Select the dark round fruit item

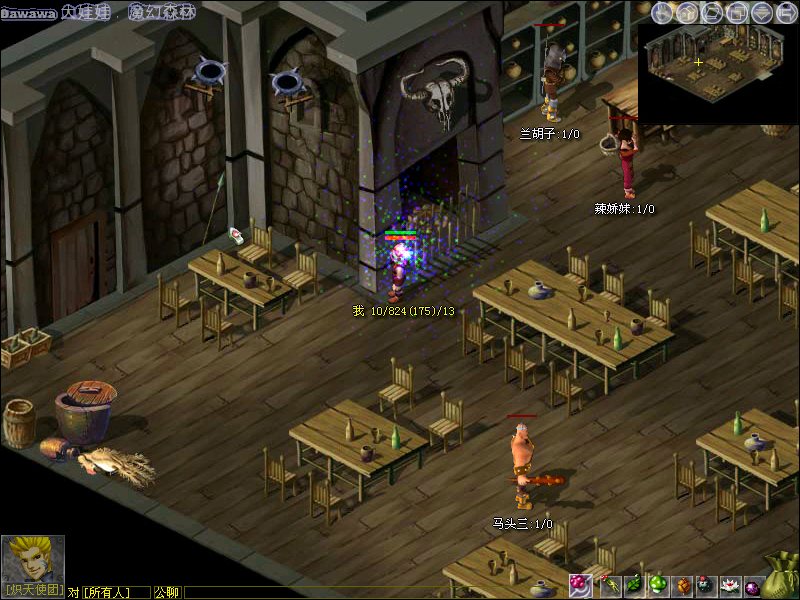click(x=706, y=584)
